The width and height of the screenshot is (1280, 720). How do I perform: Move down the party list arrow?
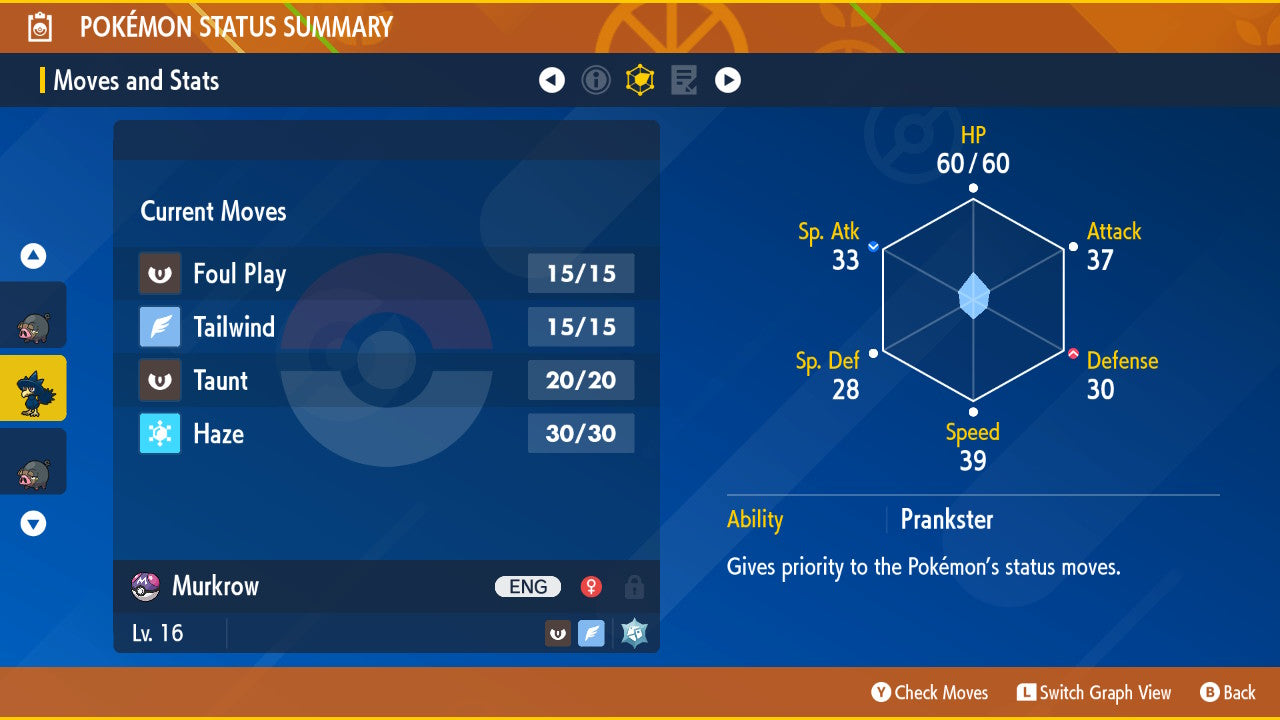click(34, 523)
